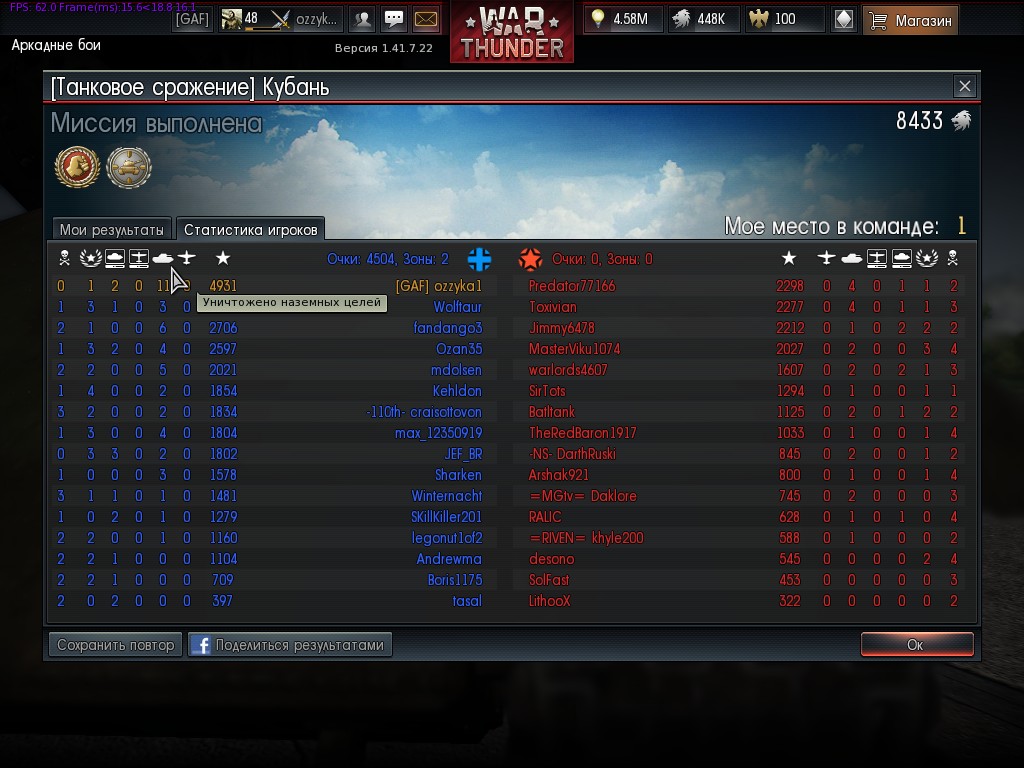Save the replay with Сохранить повтор

(116, 645)
